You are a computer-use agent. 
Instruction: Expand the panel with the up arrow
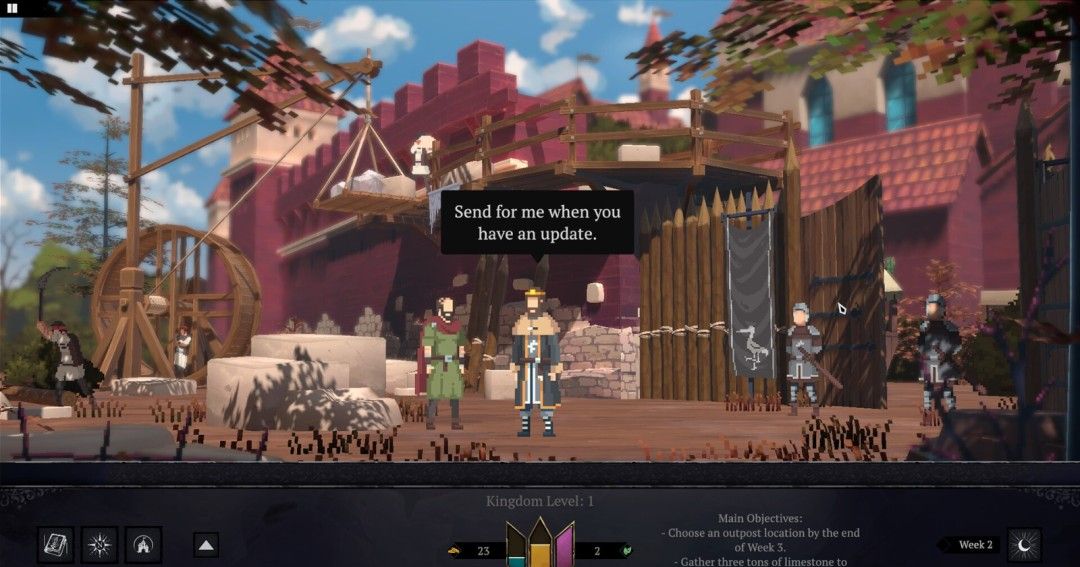[x=206, y=545]
